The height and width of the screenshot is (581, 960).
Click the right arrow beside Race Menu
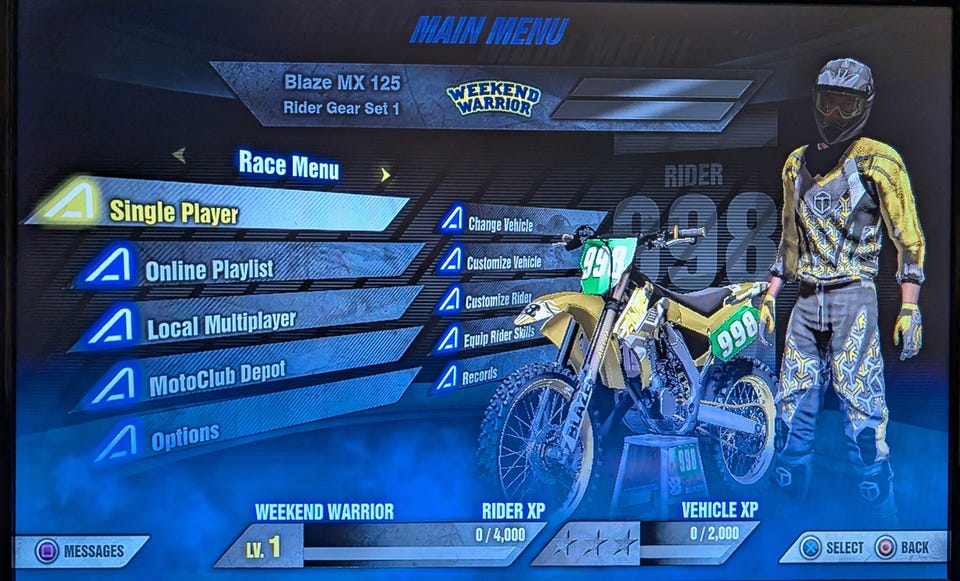coord(384,175)
